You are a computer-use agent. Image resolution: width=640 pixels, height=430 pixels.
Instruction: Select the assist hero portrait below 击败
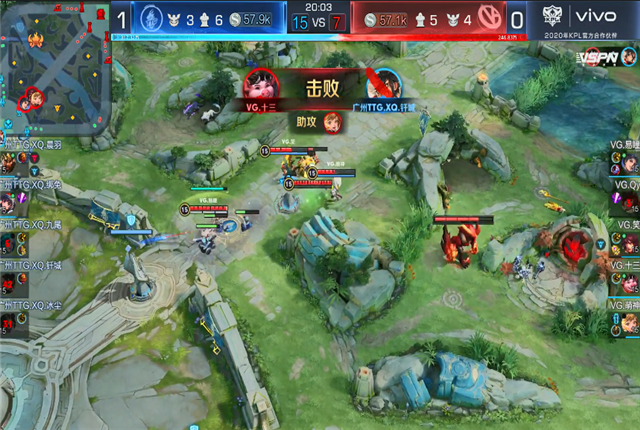pos(332,123)
